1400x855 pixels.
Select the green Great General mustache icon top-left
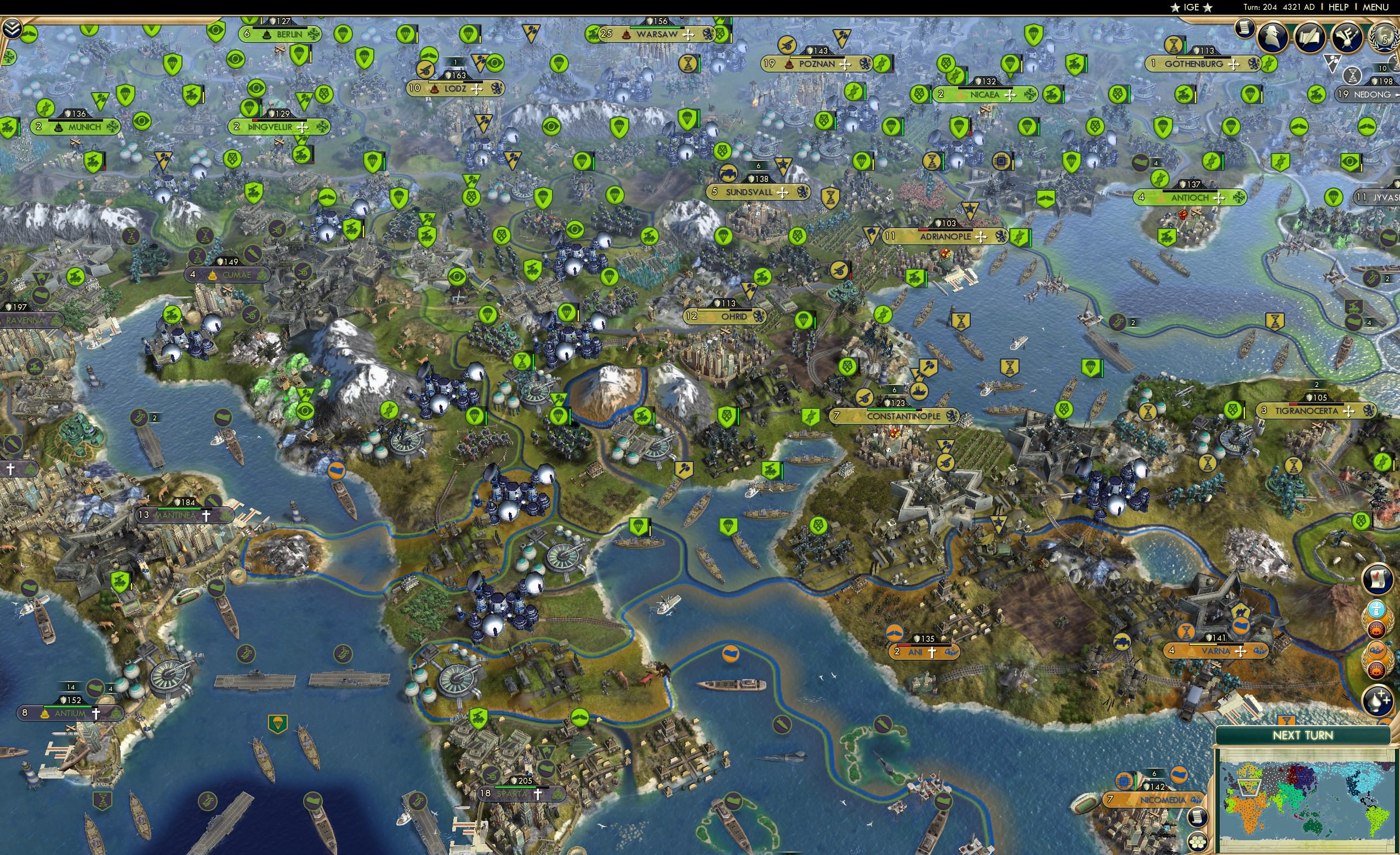point(30,35)
